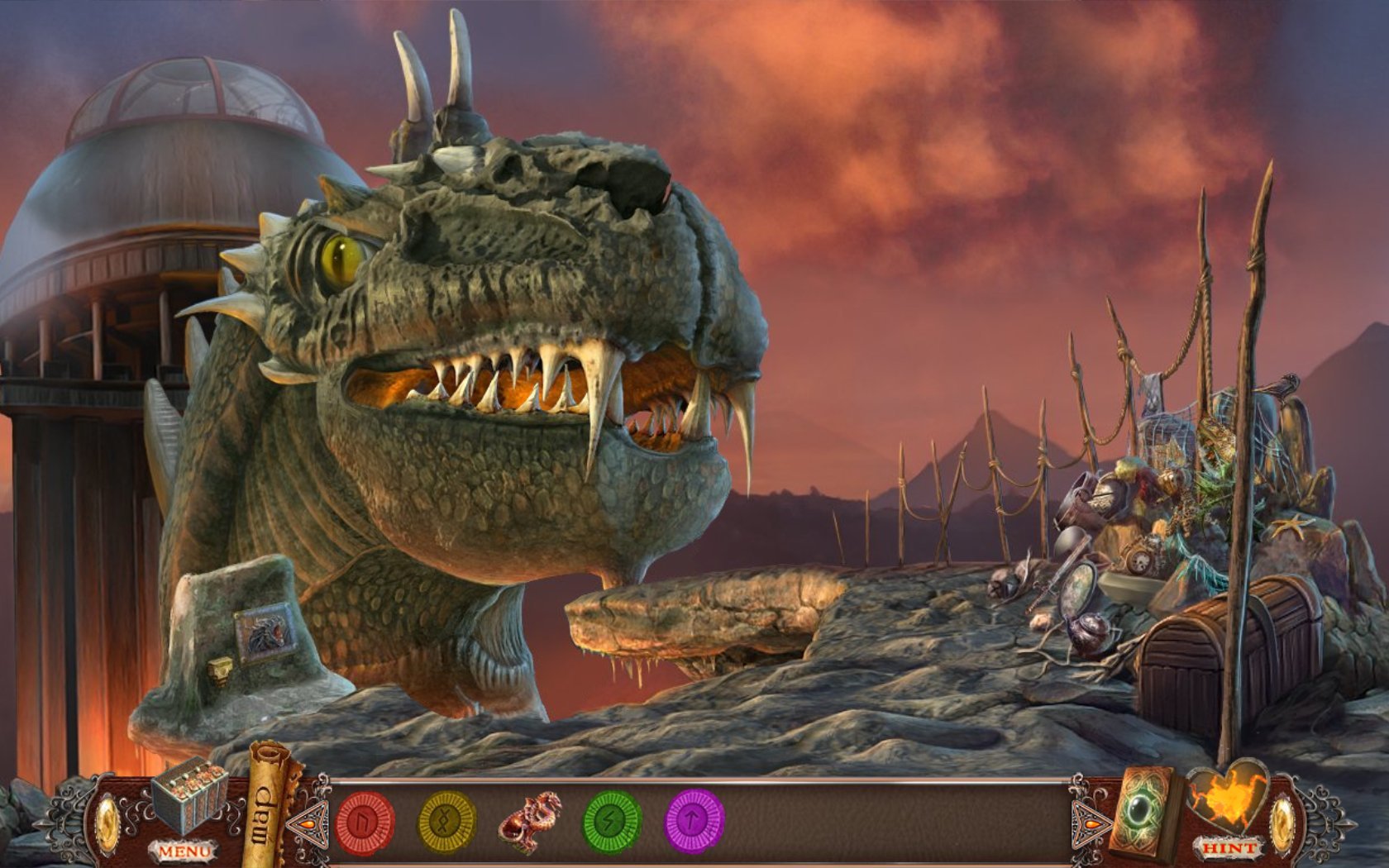Use the Hint button

point(1229,848)
